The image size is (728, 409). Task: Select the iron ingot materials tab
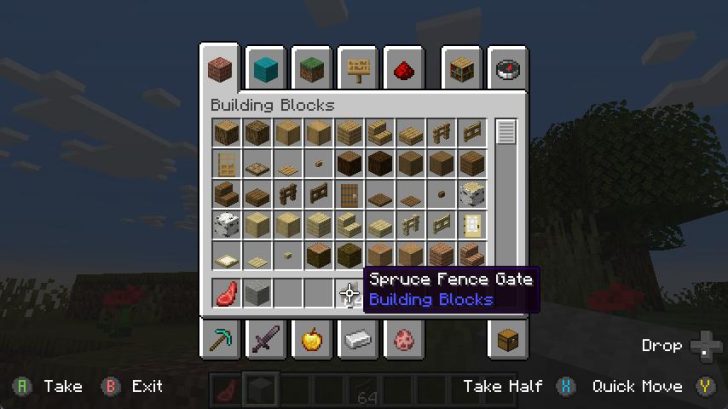(357, 340)
